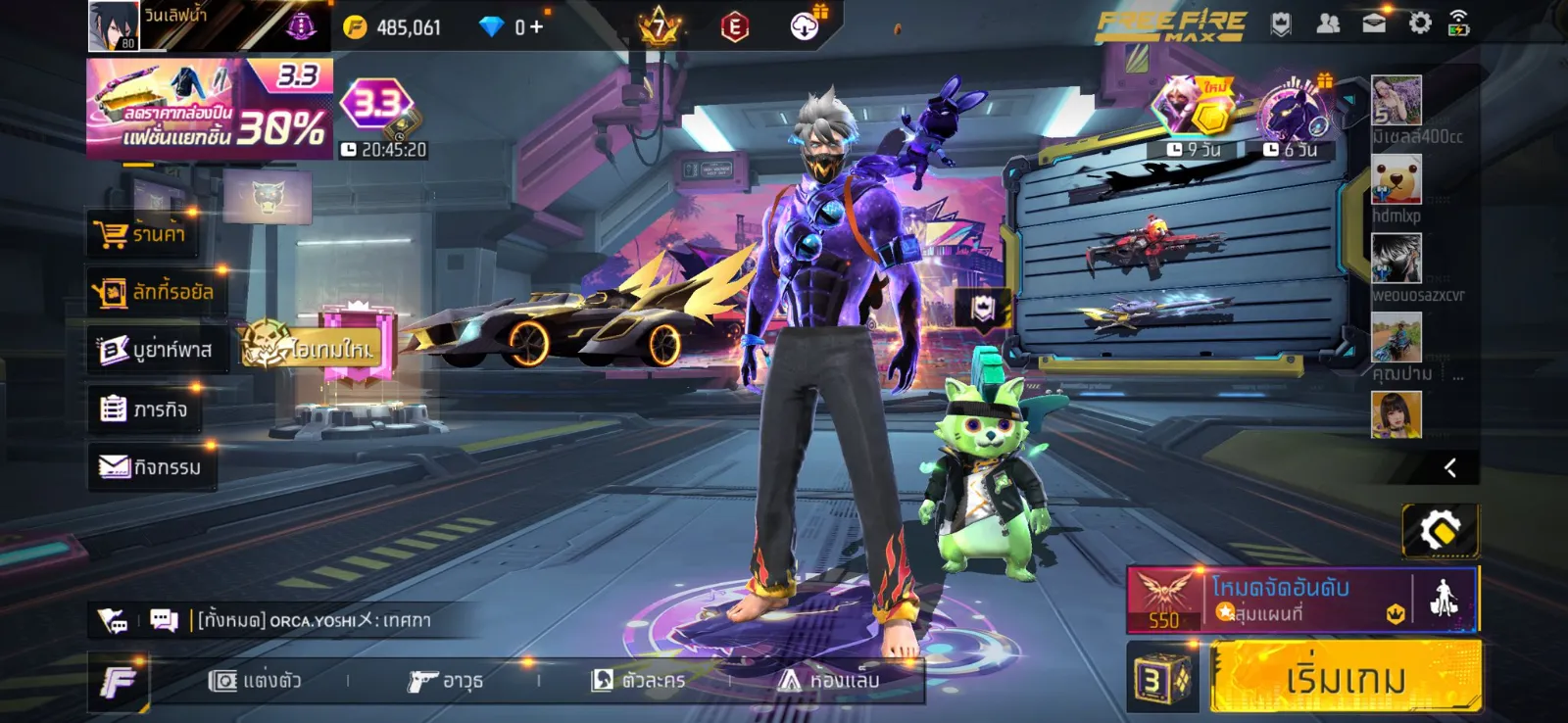Open the settings gear icon
The width and height of the screenshot is (1568, 723).
coord(1419,24)
